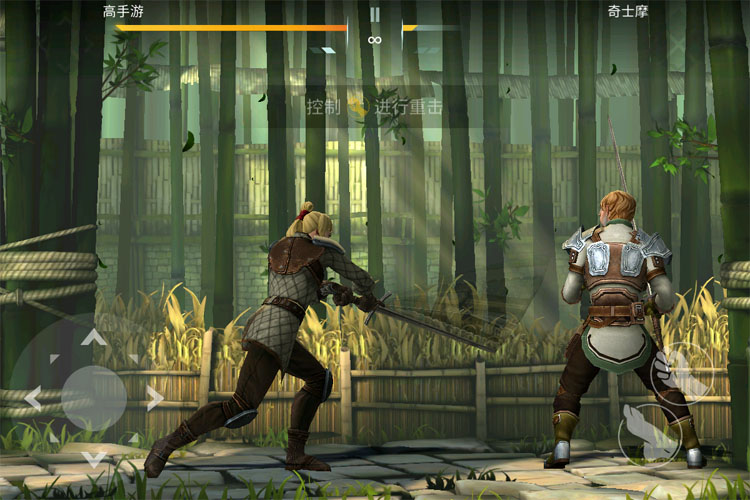Tap the punch attack button

[x=682, y=373]
